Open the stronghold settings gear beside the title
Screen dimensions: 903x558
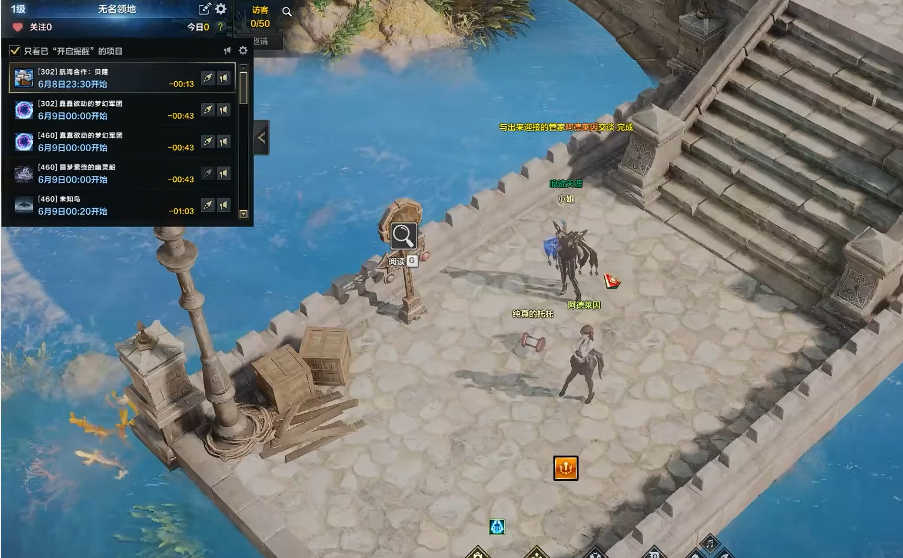pyautogui.click(x=221, y=9)
